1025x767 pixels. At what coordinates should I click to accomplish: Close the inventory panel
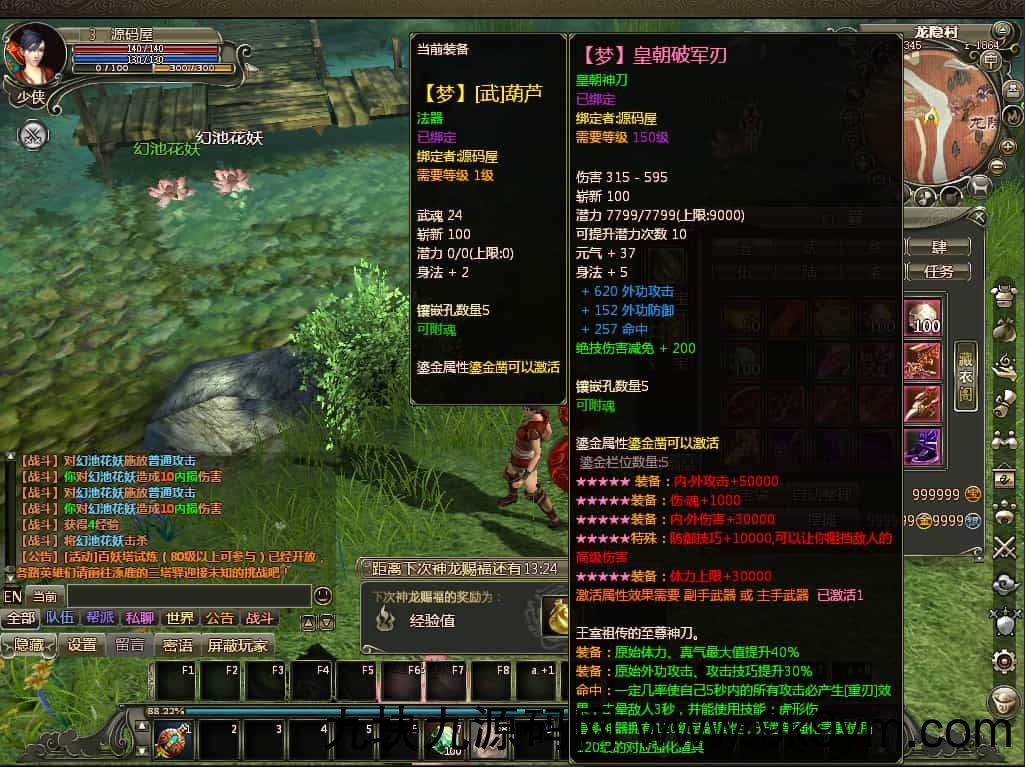[x=980, y=217]
